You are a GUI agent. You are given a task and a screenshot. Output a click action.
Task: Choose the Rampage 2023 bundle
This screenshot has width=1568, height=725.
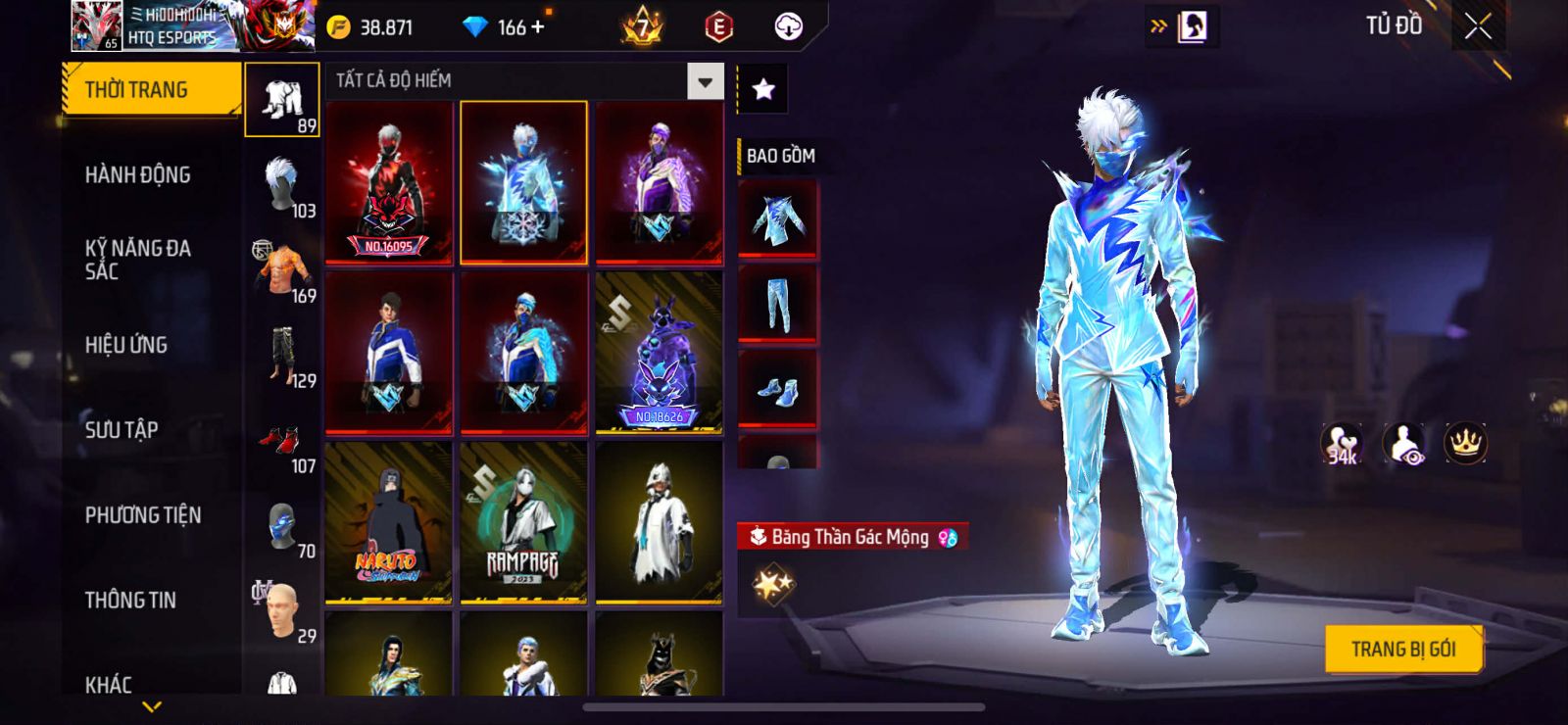point(523,522)
